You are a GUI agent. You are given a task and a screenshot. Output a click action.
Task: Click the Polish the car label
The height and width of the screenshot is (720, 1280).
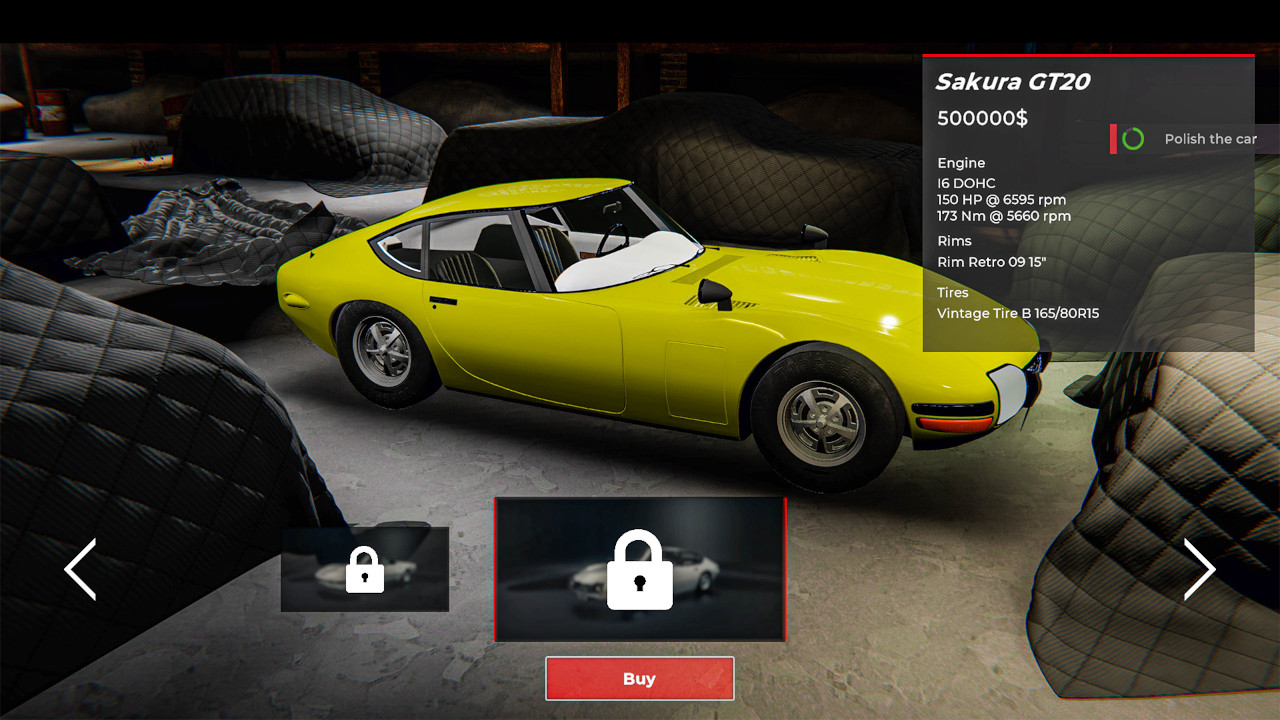[x=1210, y=139]
